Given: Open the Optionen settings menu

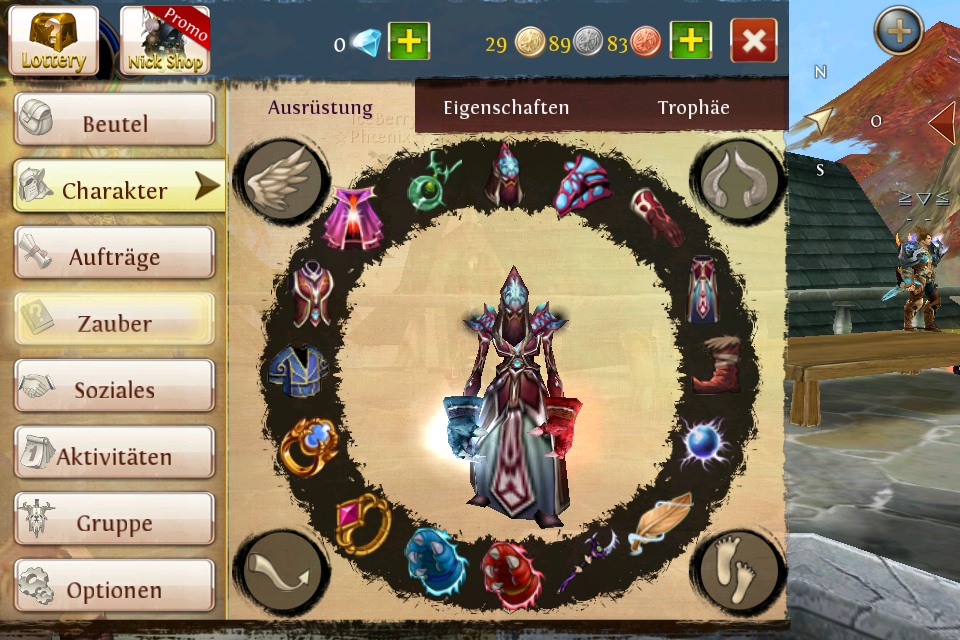Looking at the screenshot, I should 114,588.
